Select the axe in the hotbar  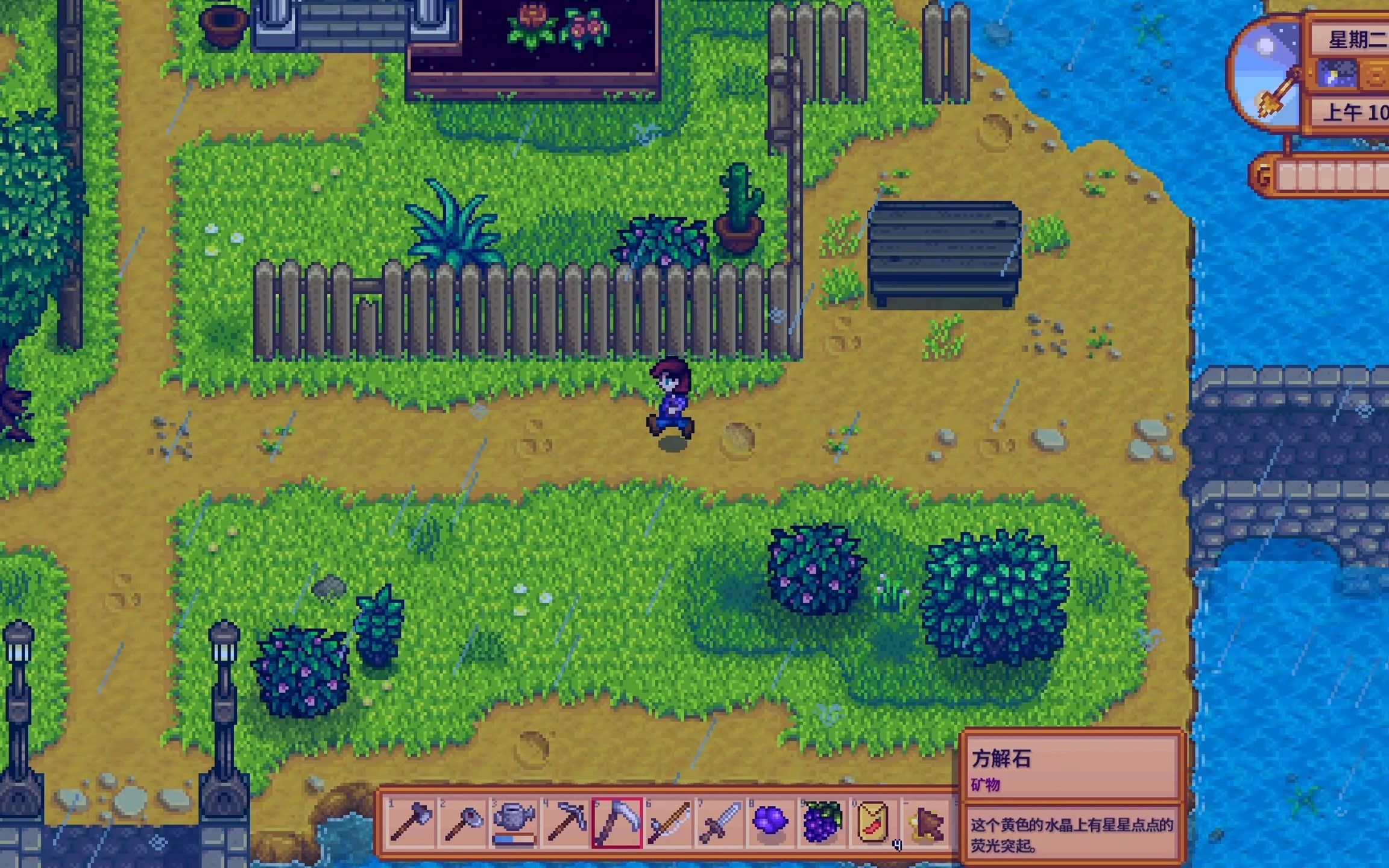click(411, 822)
